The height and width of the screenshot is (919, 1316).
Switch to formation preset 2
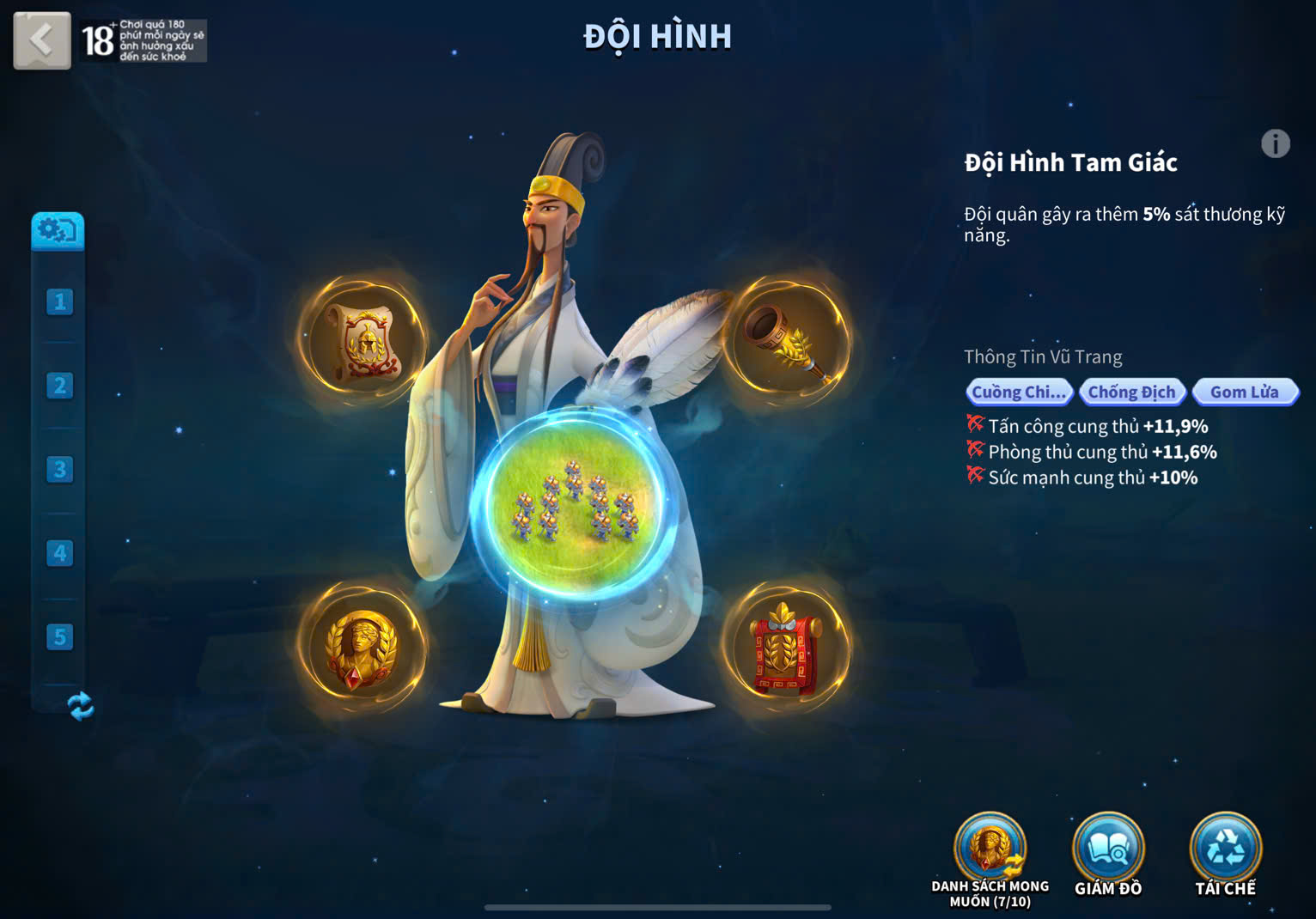59,386
